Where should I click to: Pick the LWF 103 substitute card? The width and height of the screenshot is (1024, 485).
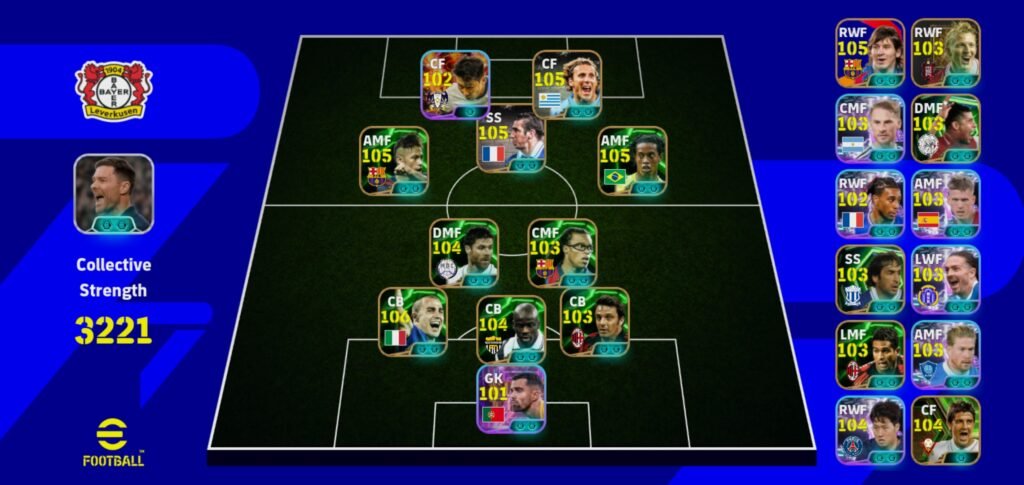[945, 278]
